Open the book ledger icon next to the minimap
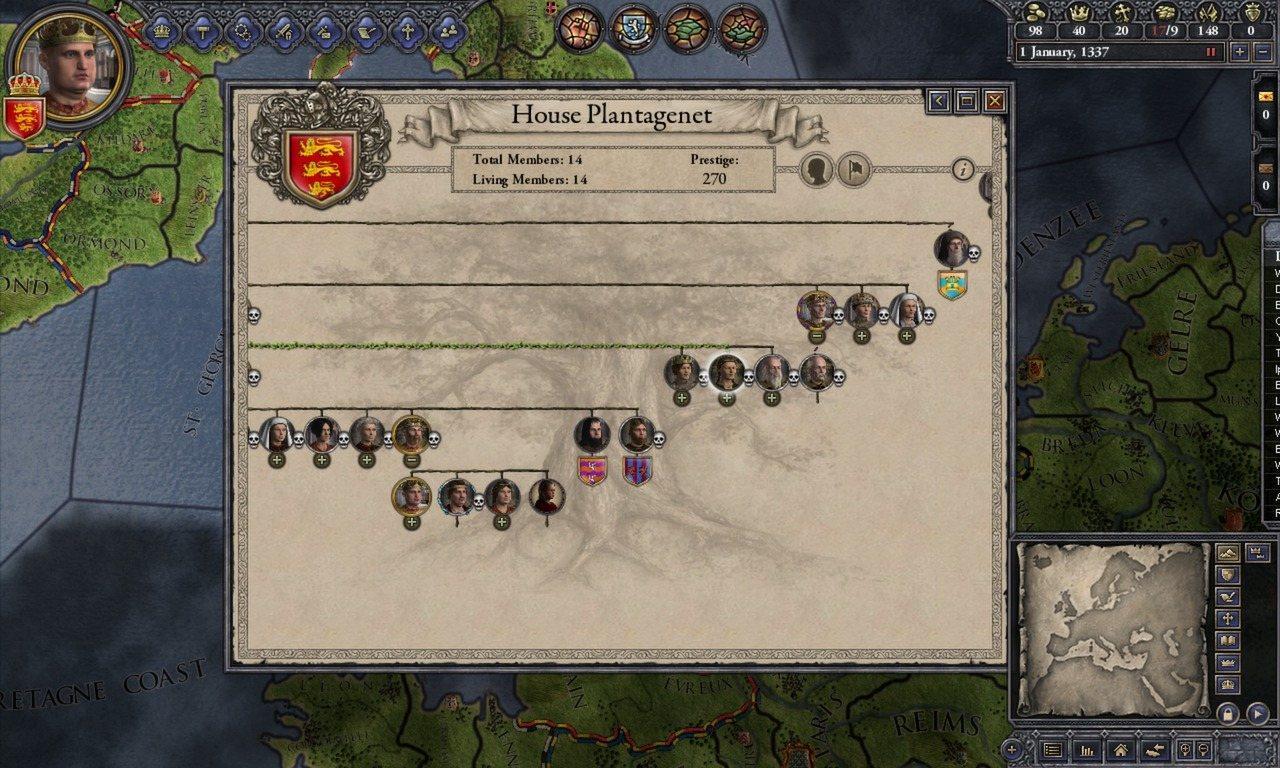This screenshot has height=768, width=1280. (1227, 640)
